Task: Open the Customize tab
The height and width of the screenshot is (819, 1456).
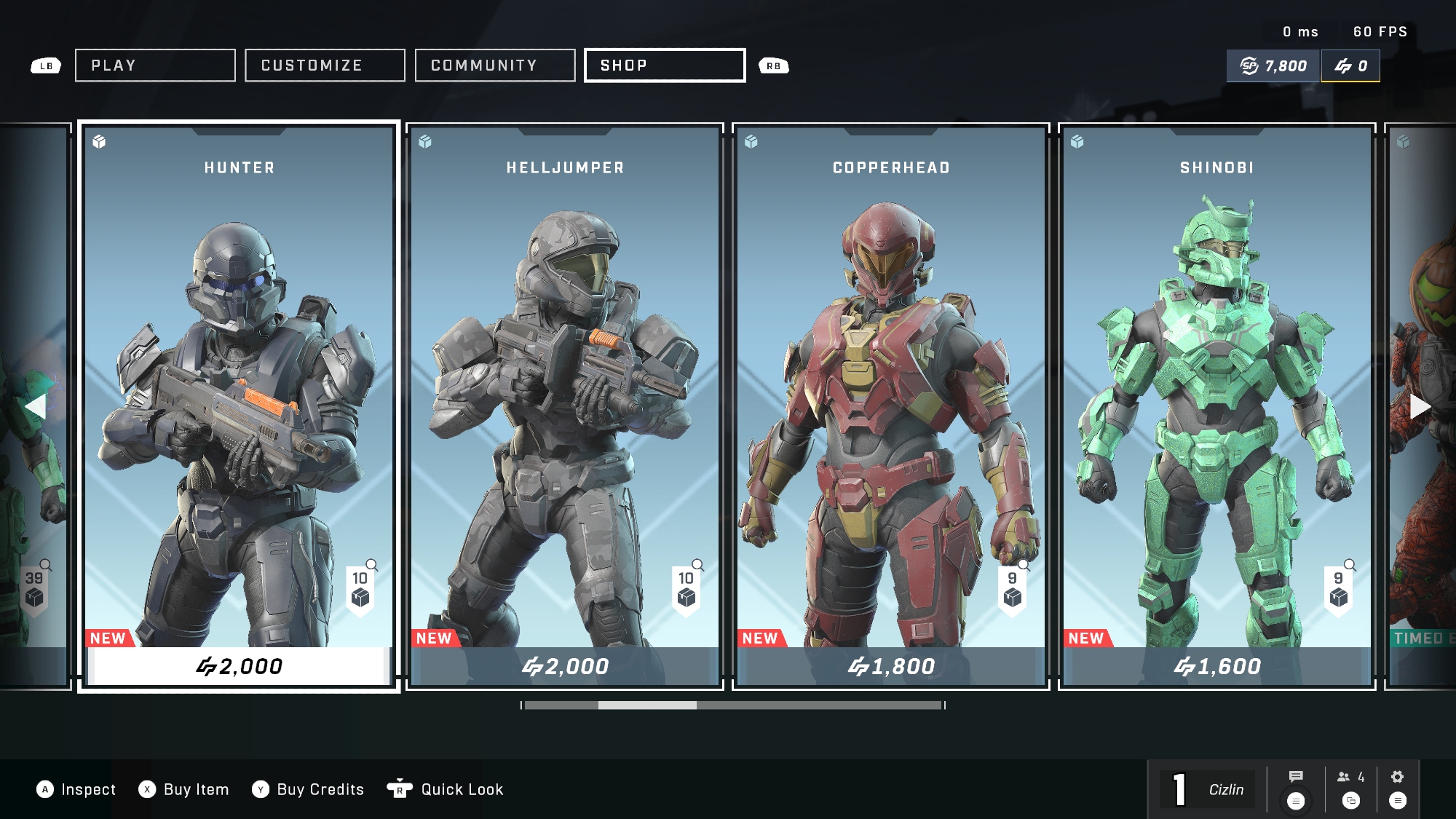Action: 325,66
